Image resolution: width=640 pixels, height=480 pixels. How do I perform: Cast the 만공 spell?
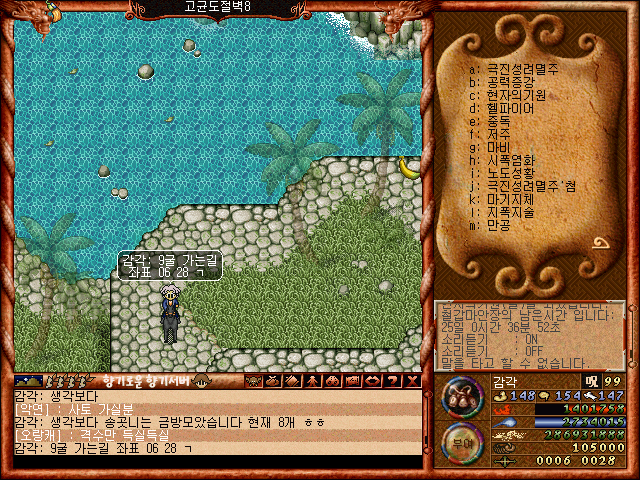click(x=498, y=226)
